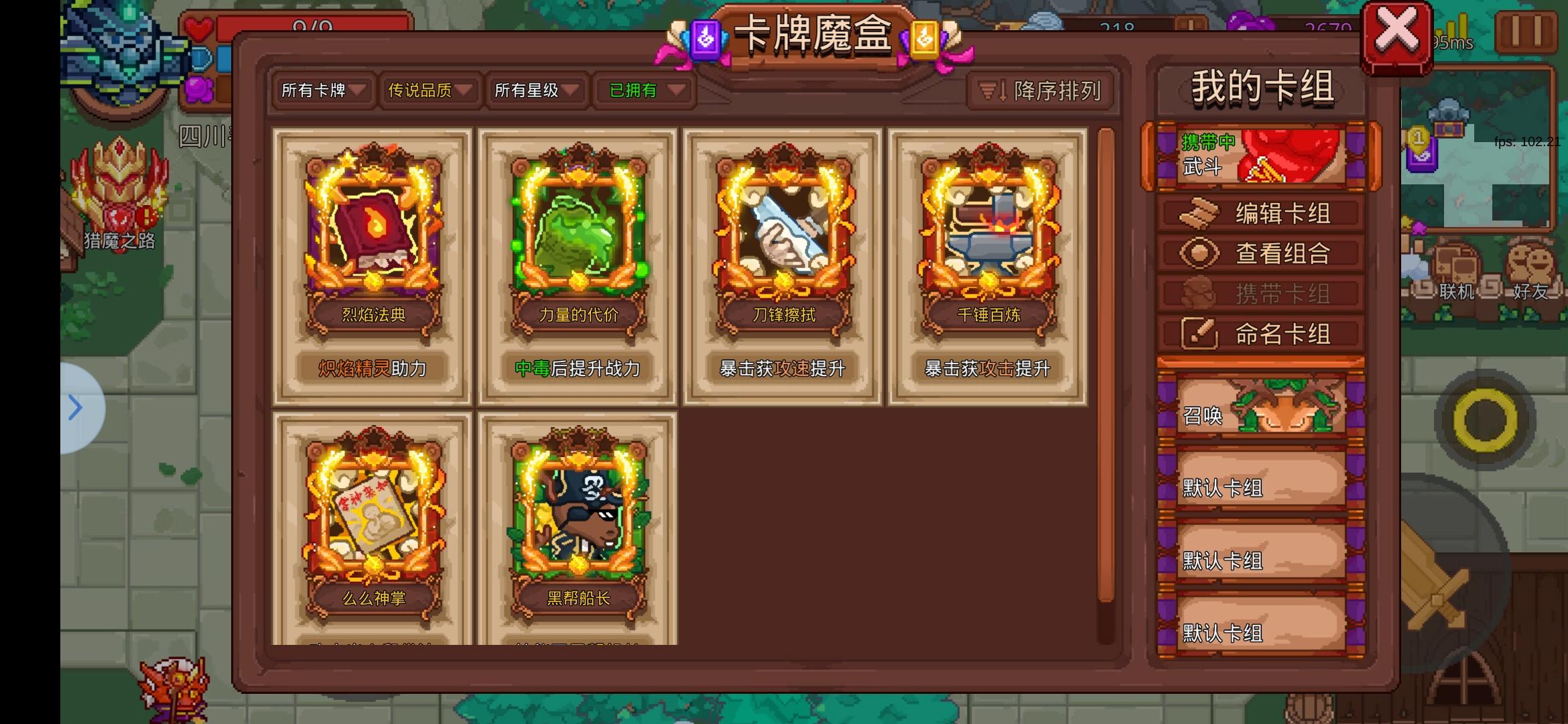Toggle 降序排列 to change sort order

tap(1041, 91)
